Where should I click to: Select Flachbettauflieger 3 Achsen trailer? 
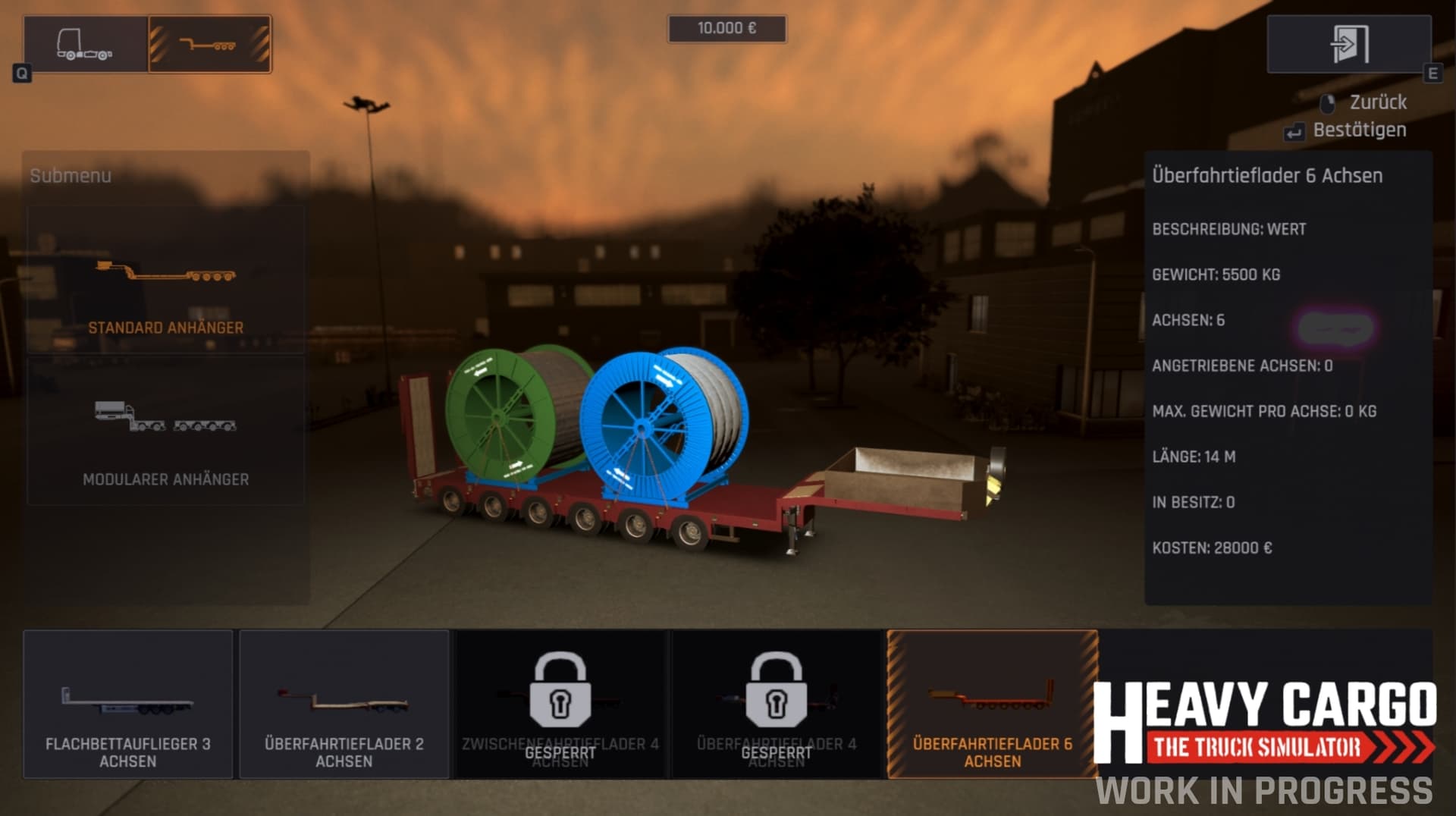pos(128,704)
